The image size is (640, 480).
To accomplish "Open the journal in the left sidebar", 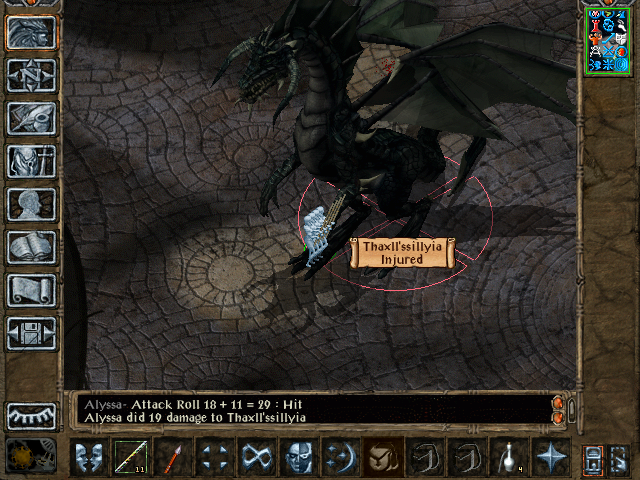I will [x=32, y=118].
